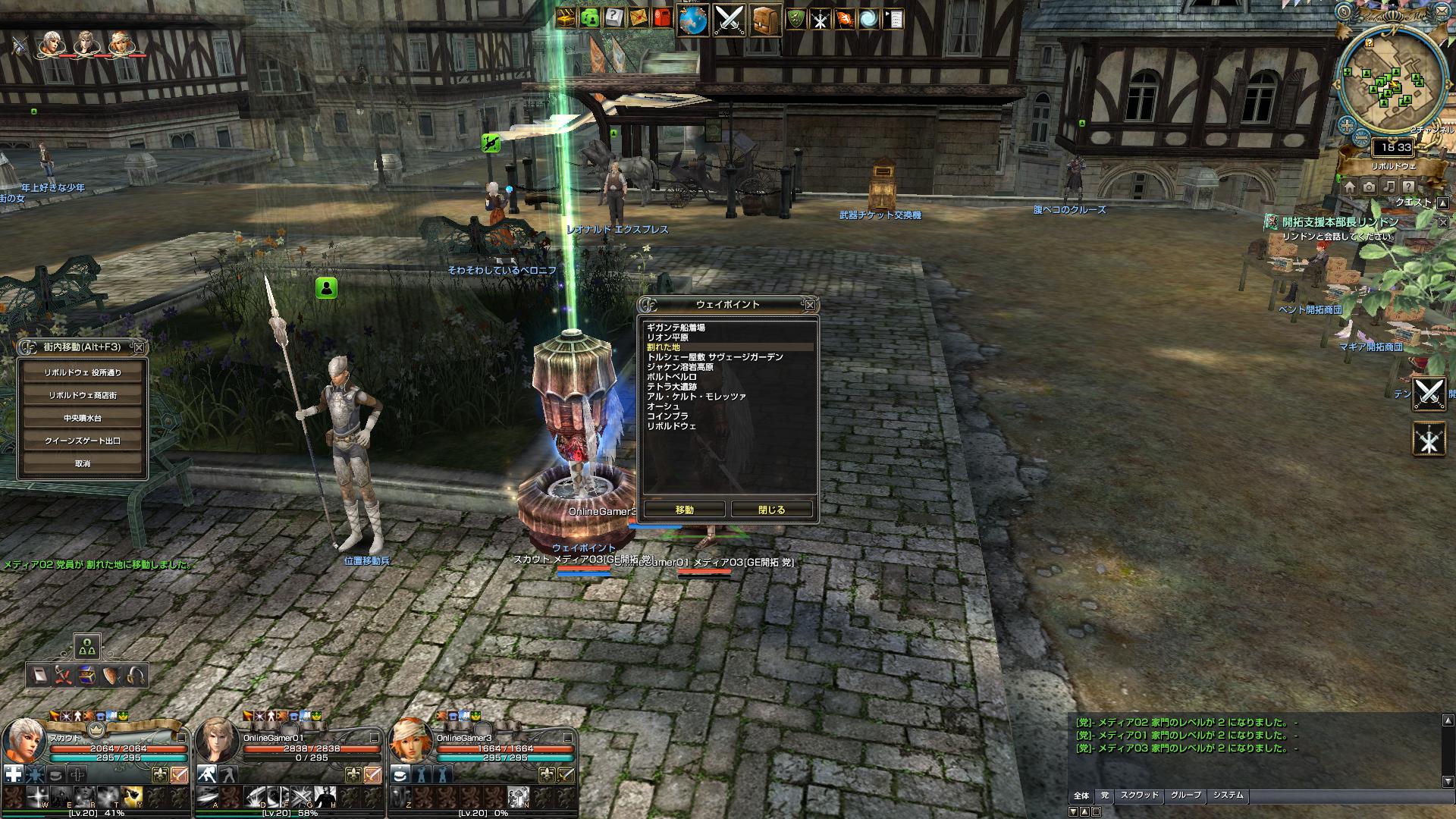This screenshot has height=819, width=1456.
Task: Choose リオン平原 waypoint destination
Action: (668, 337)
